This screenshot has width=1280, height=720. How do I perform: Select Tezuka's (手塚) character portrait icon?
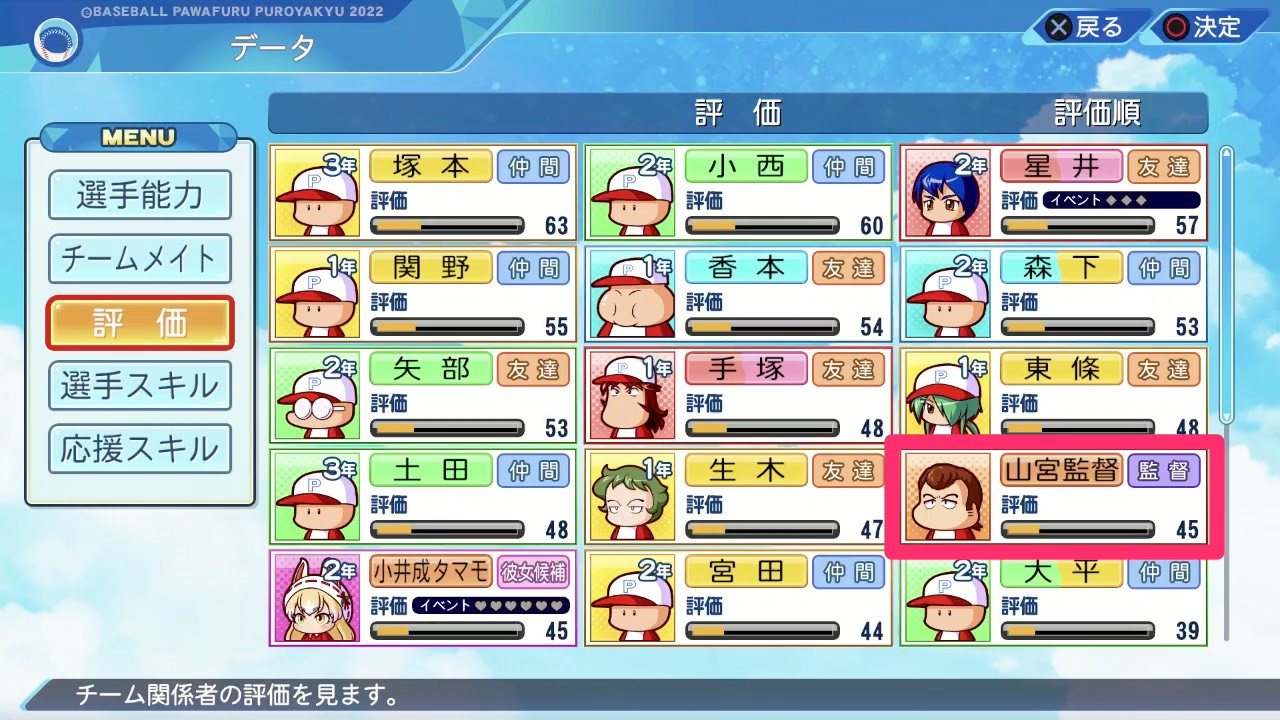633,395
